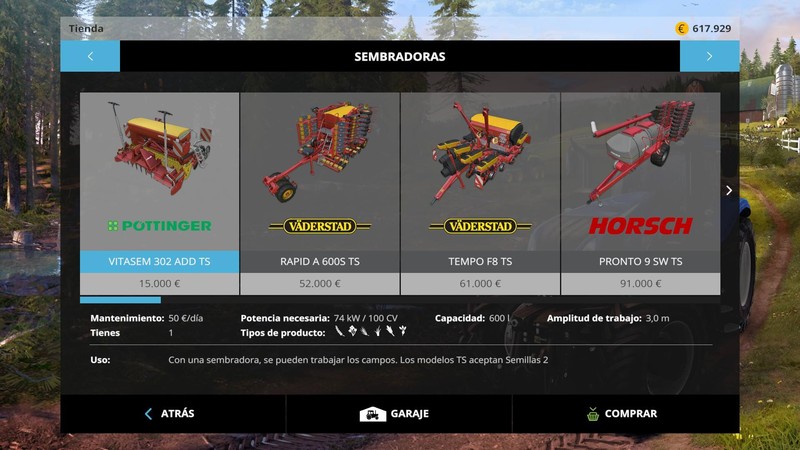Go to the previous shop category
800x450 pixels.
point(90,57)
